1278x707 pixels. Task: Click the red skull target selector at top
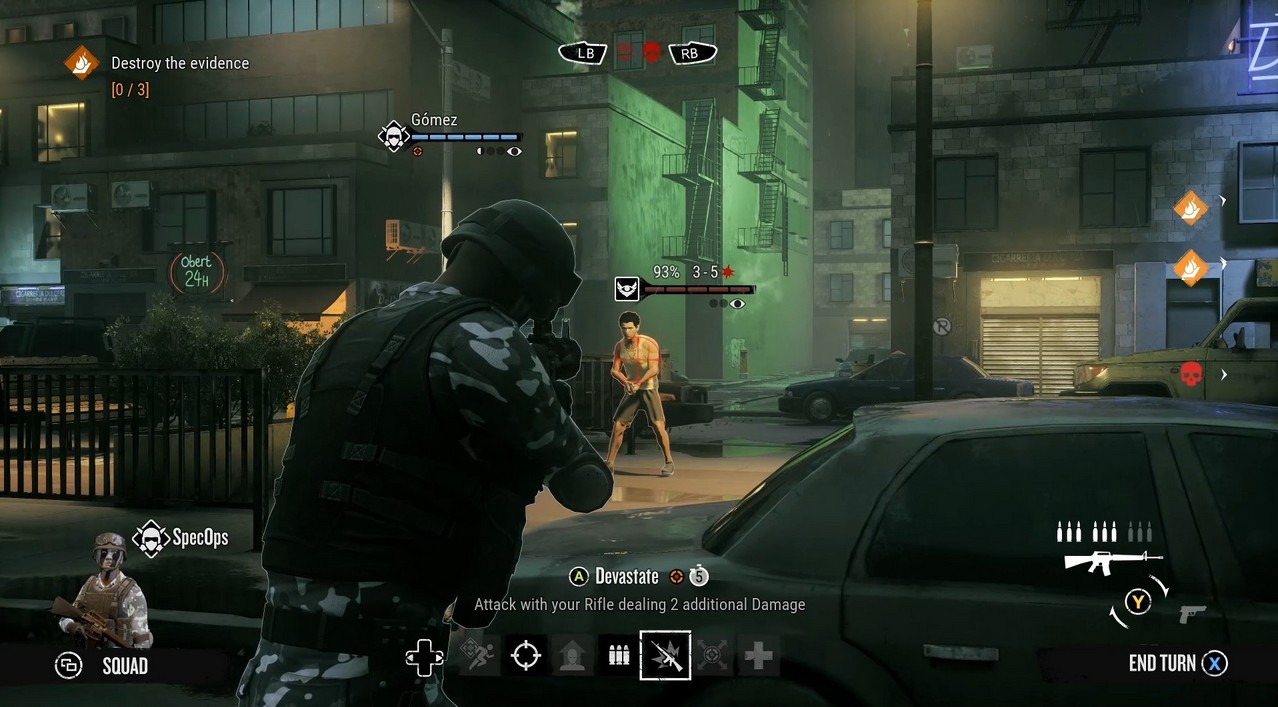coord(651,52)
